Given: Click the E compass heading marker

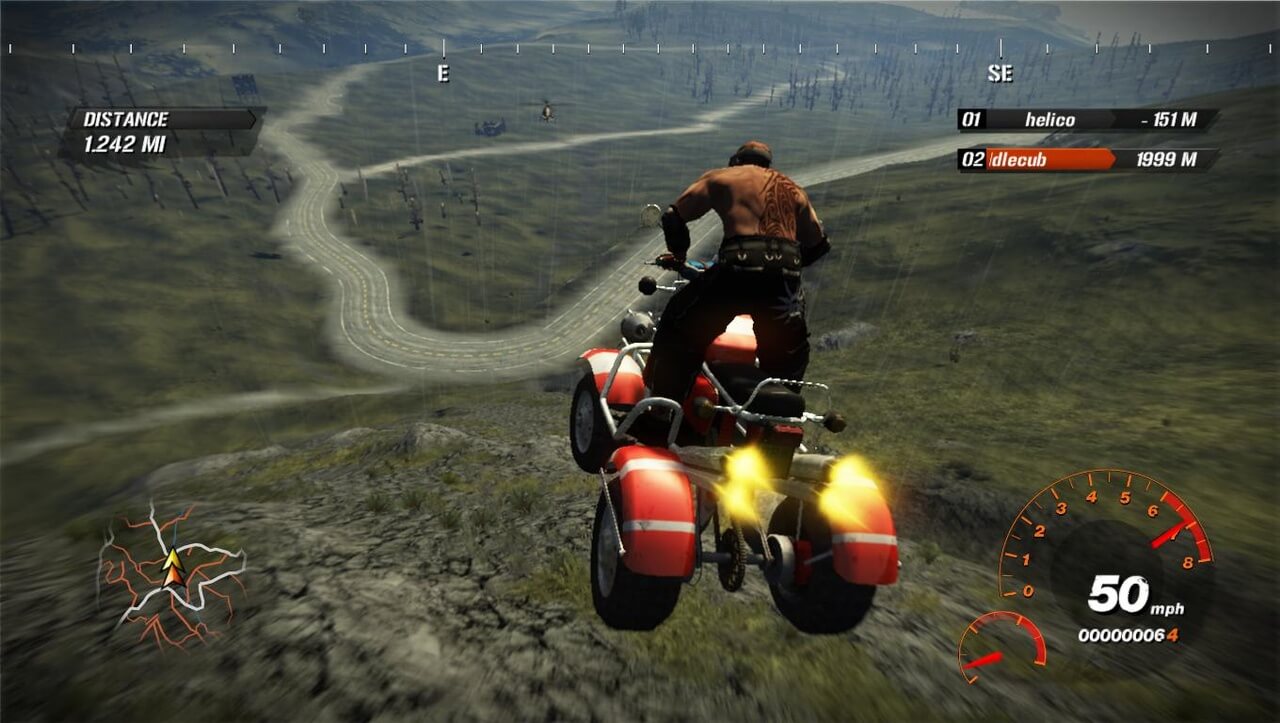Looking at the screenshot, I should pos(443,73).
